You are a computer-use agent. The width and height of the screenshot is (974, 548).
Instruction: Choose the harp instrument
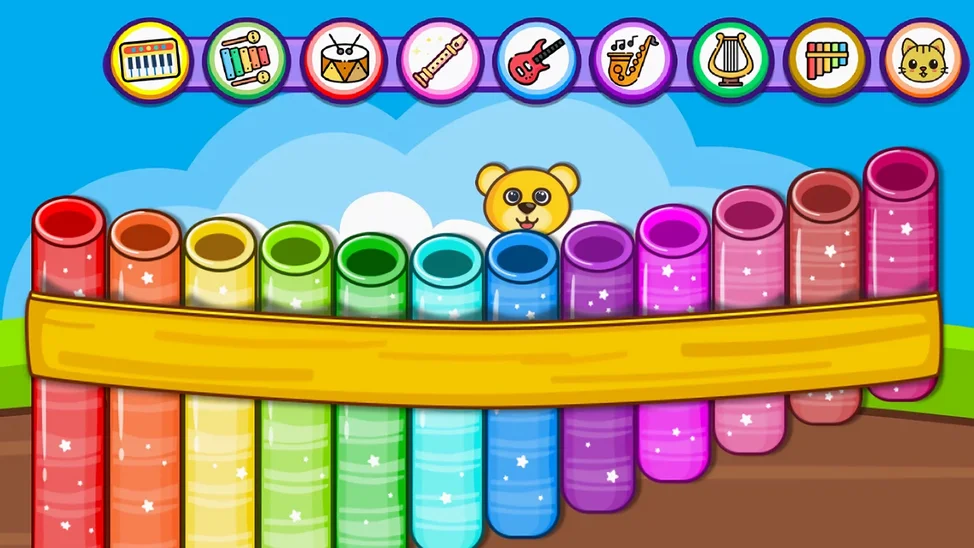(730, 60)
